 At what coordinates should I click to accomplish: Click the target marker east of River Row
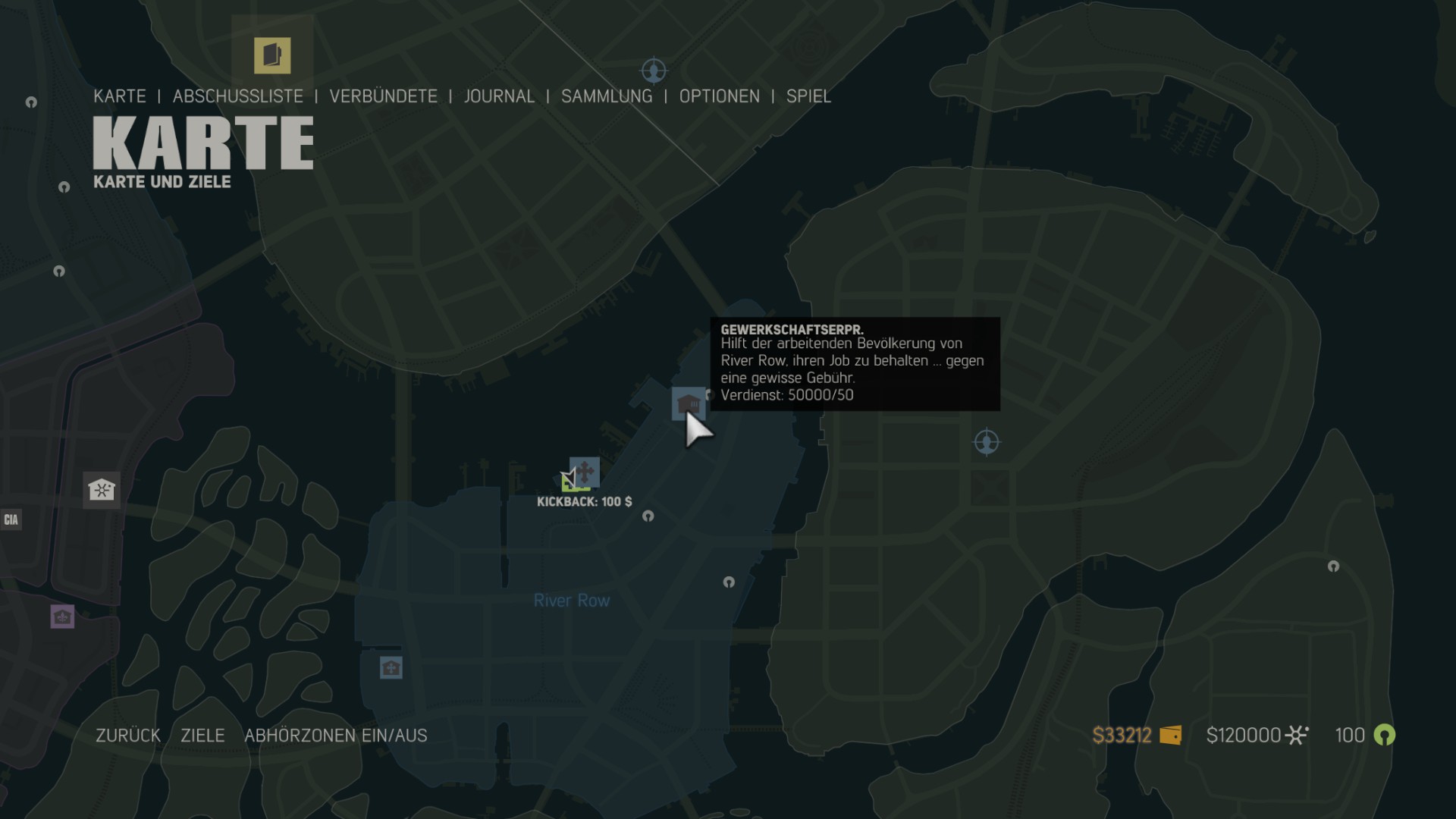tap(987, 442)
